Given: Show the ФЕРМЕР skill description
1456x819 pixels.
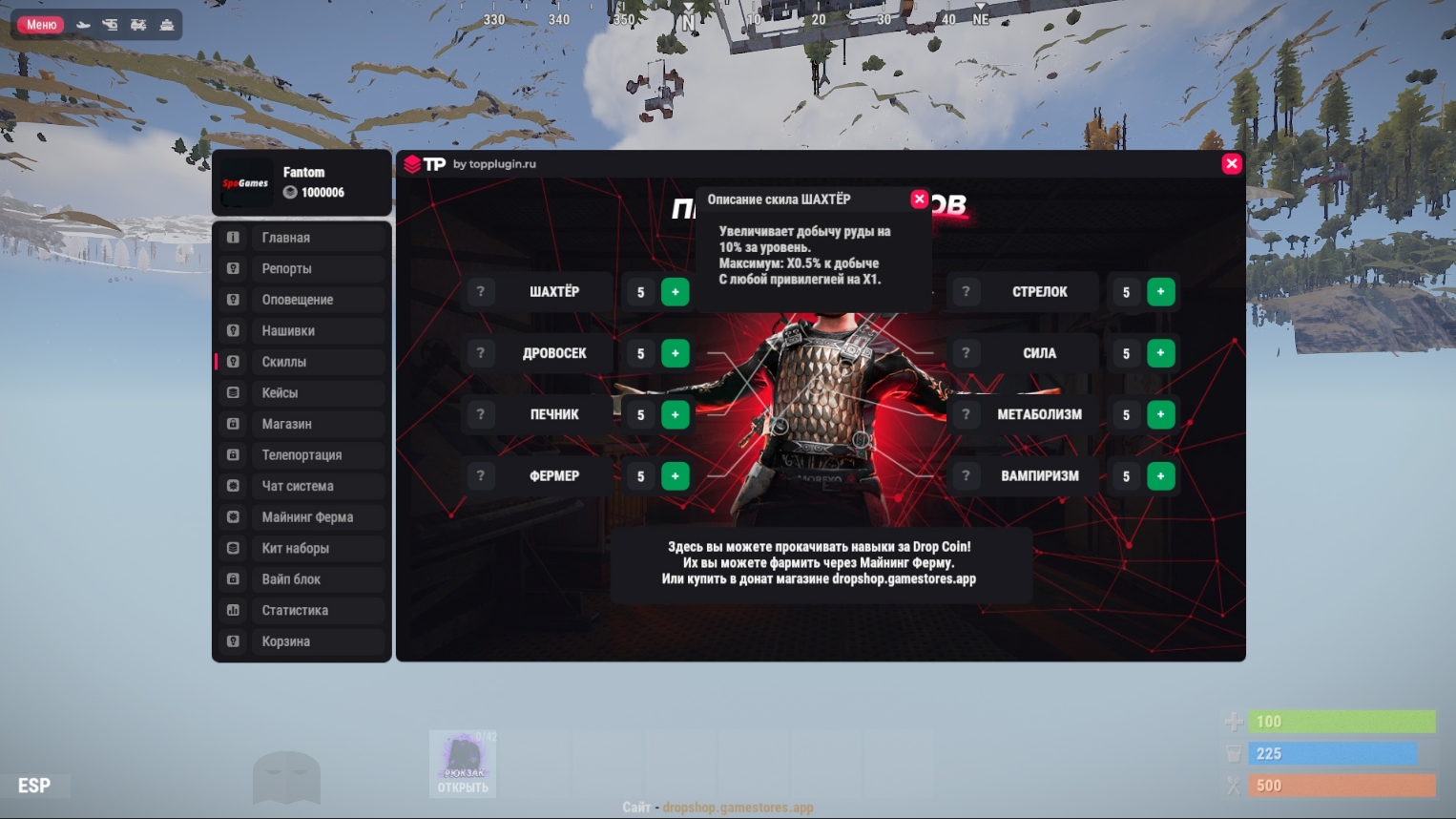Looking at the screenshot, I should 481,476.
